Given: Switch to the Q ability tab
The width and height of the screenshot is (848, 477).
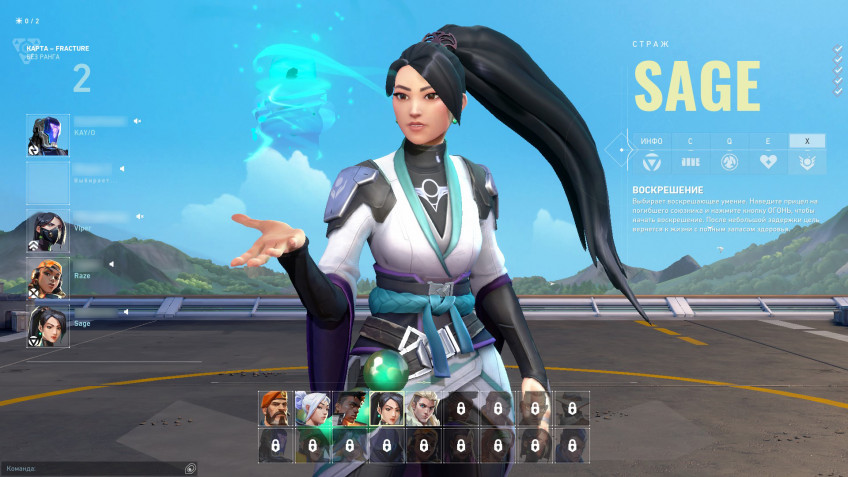Looking at the screenshot, I should pos(728,141).
